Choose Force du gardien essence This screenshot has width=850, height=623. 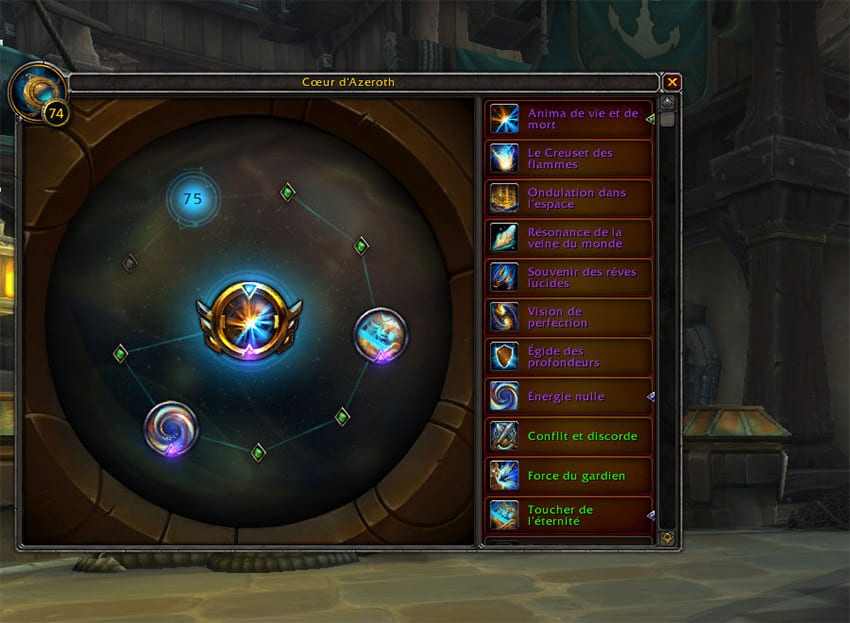click(569, 475)
